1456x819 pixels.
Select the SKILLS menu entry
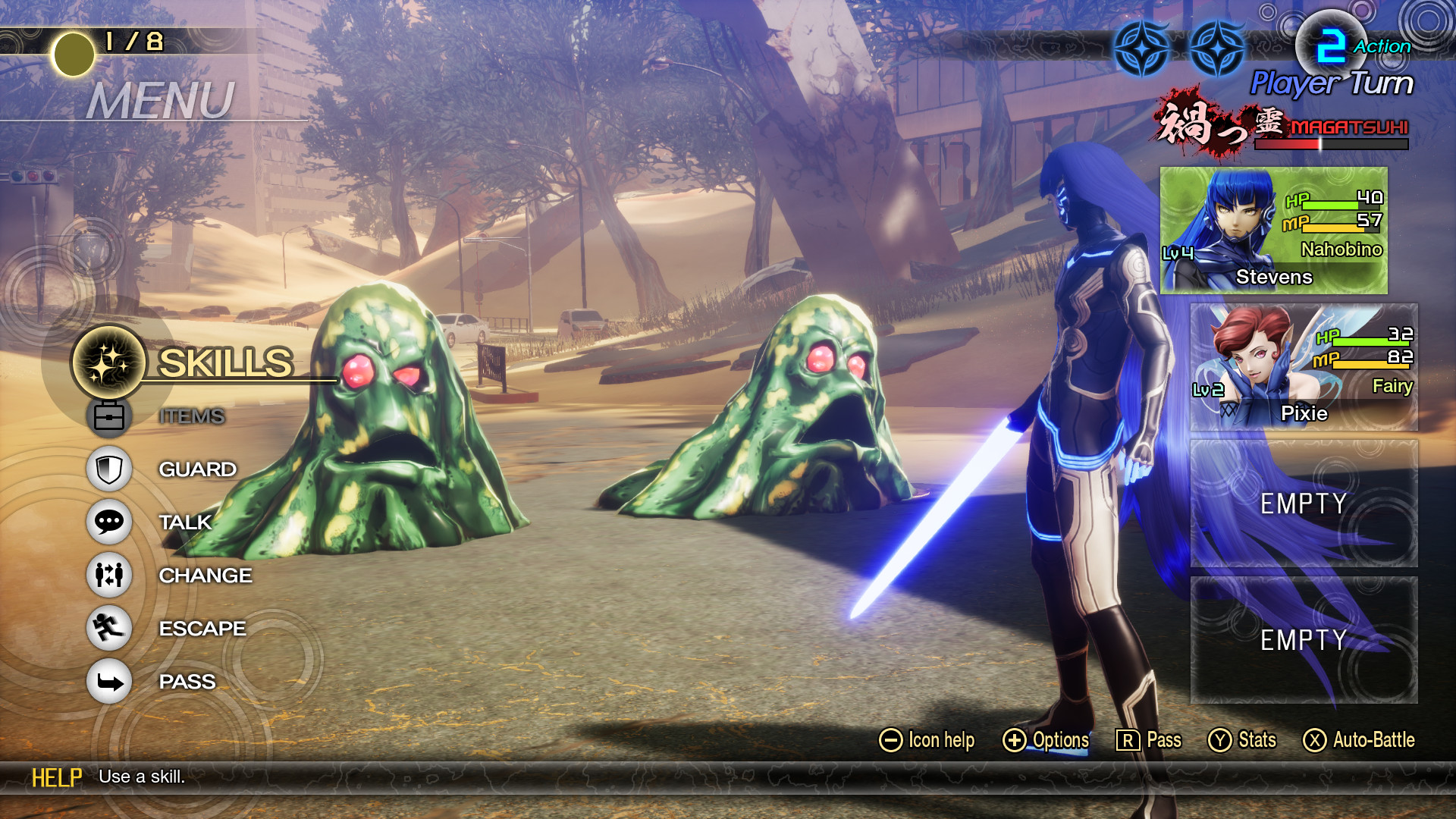224,362
